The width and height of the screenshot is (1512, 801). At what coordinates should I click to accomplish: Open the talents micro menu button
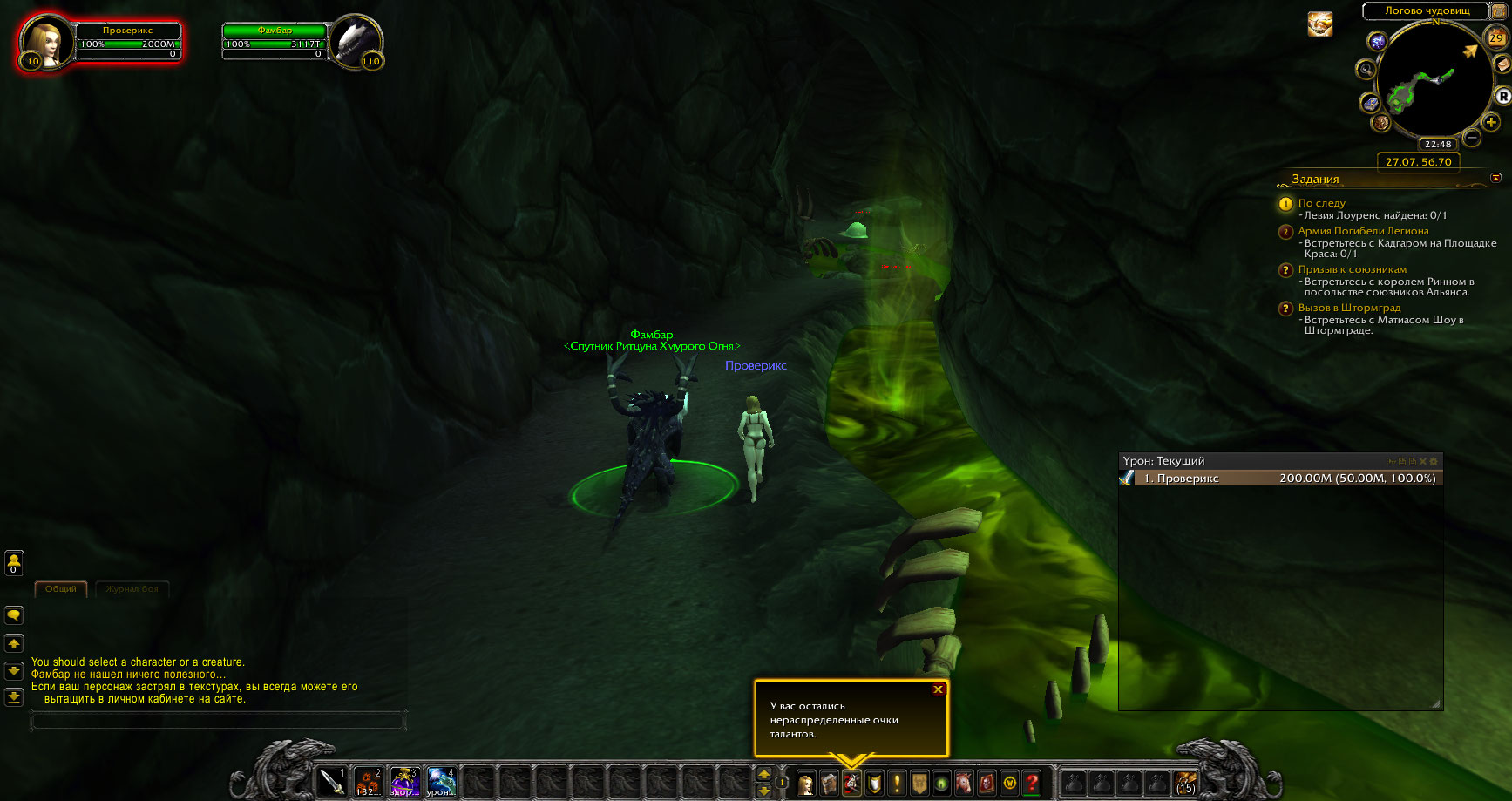coord(851,783)
